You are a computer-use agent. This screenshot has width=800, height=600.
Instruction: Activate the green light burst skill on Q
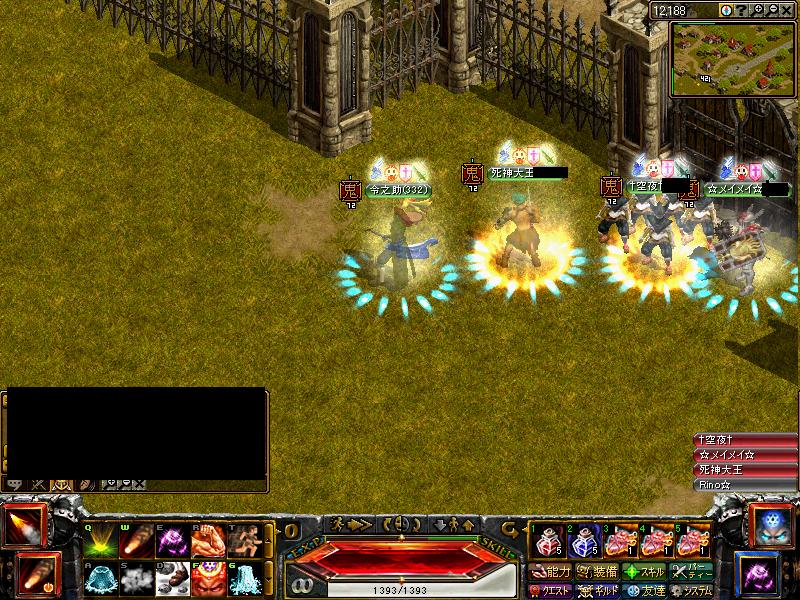(x=98, y=541)
